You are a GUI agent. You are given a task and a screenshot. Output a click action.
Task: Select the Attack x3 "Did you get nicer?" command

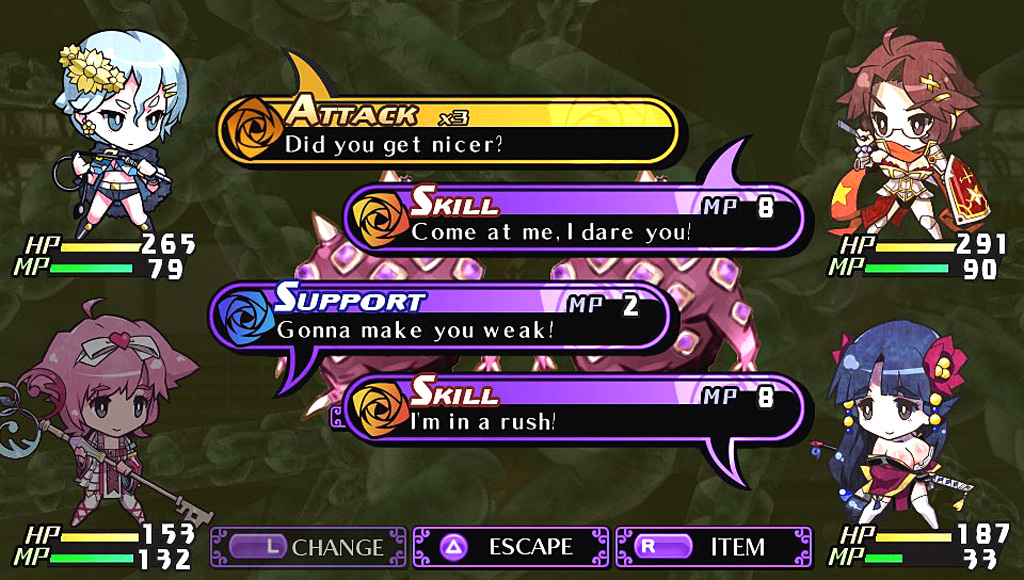pyautogui.click(x=447, y=130)
